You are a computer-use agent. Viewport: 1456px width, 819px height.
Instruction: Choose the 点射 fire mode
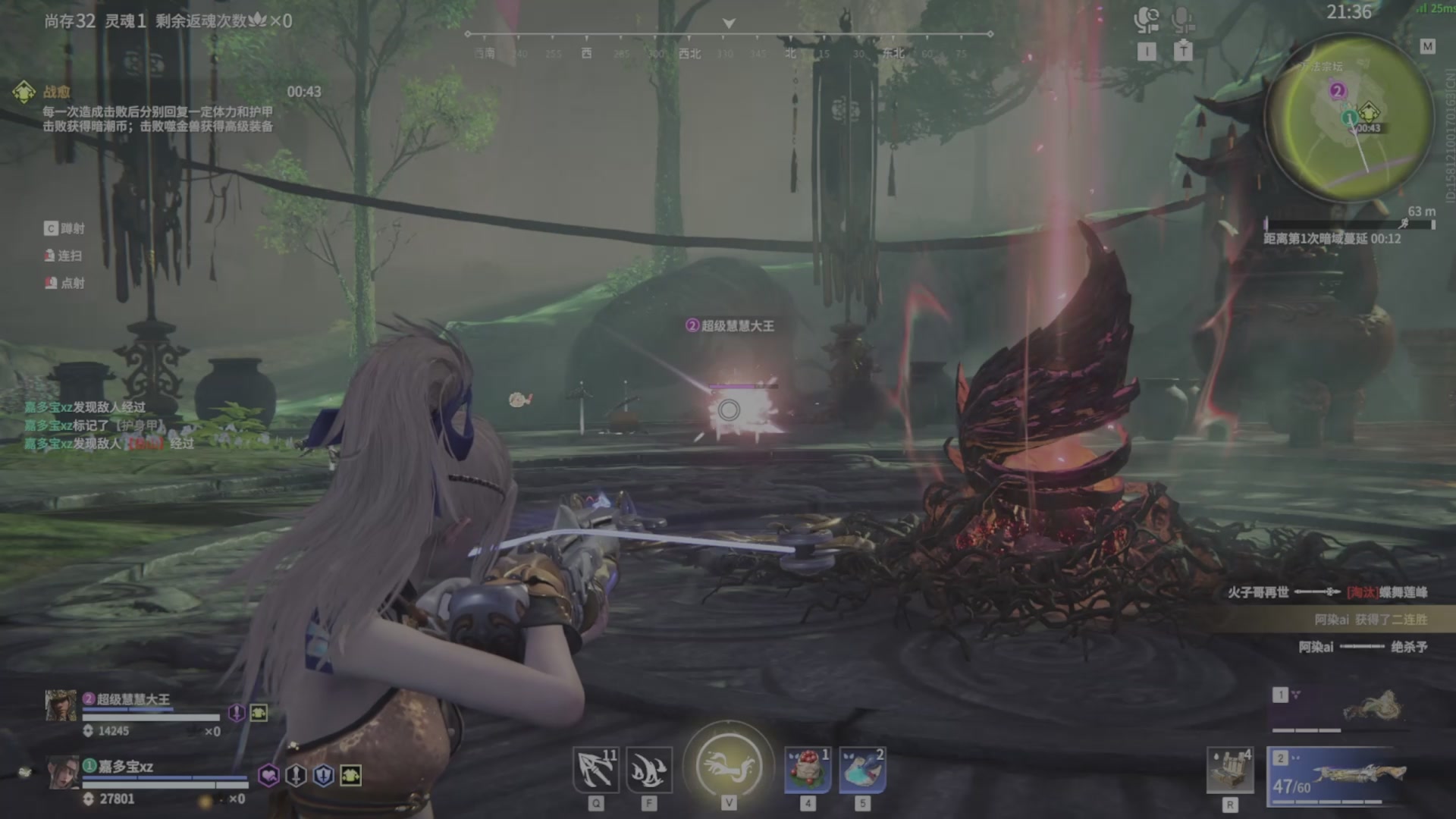pyautogui.click(x=65, y=284)
